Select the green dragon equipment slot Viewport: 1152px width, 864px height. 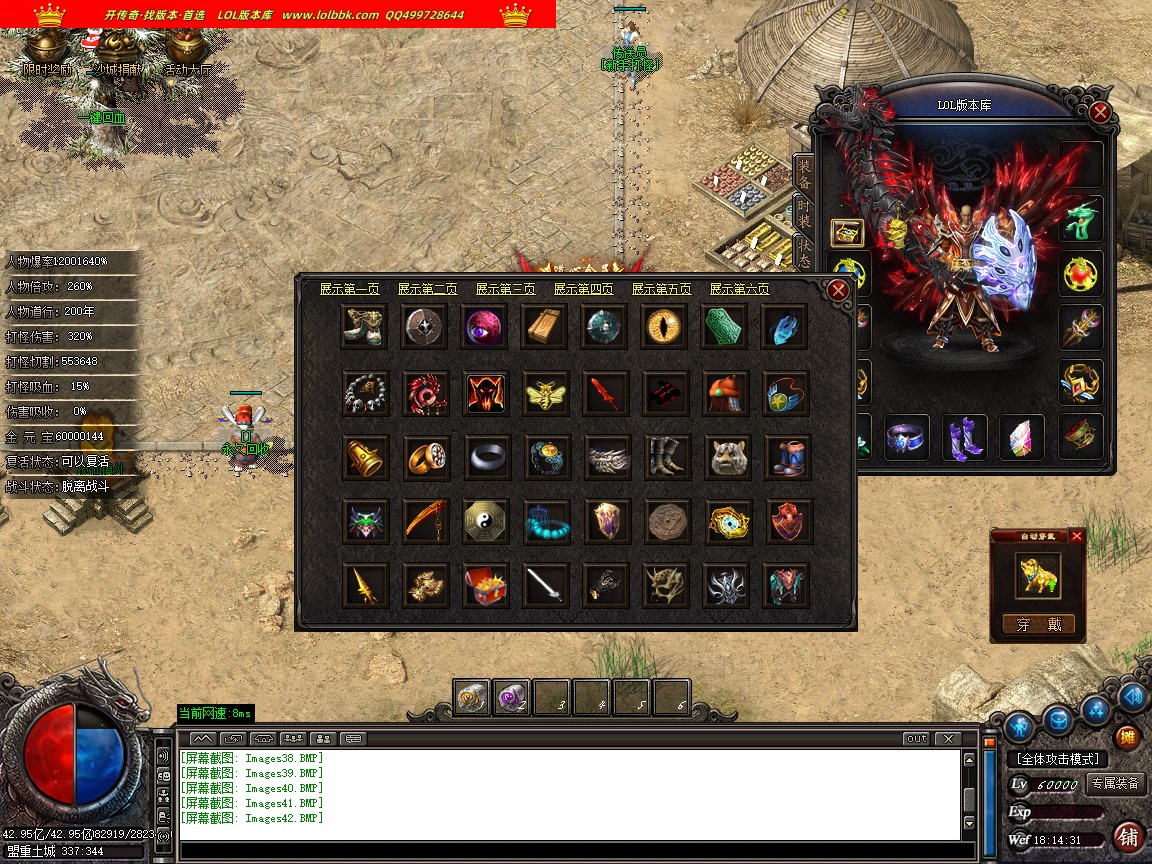[x=1081, y=219]
